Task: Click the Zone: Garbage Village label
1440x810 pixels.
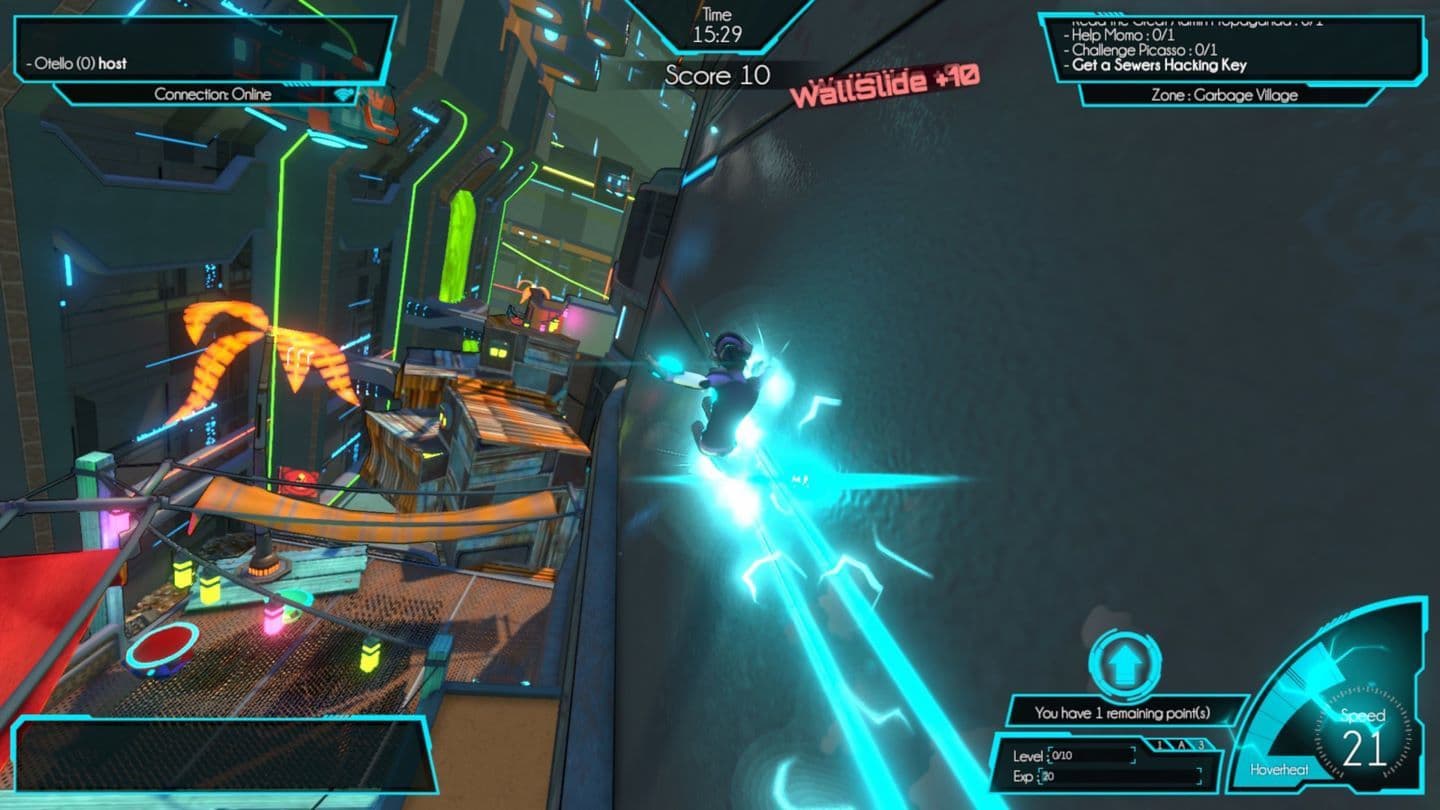Action: [x=1224, y=97]
